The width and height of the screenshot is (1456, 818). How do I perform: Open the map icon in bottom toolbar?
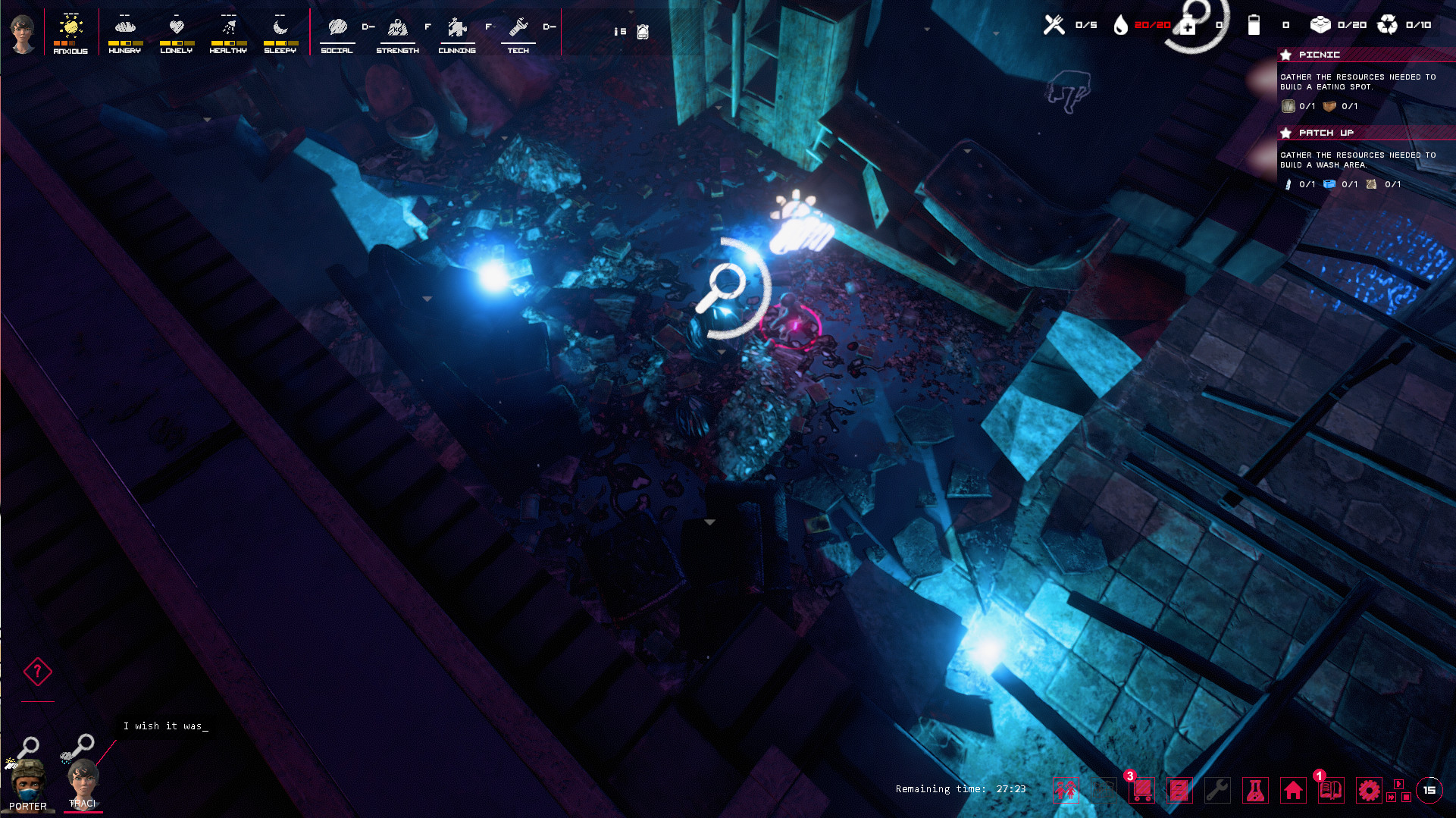click(x=1104, y=790)
